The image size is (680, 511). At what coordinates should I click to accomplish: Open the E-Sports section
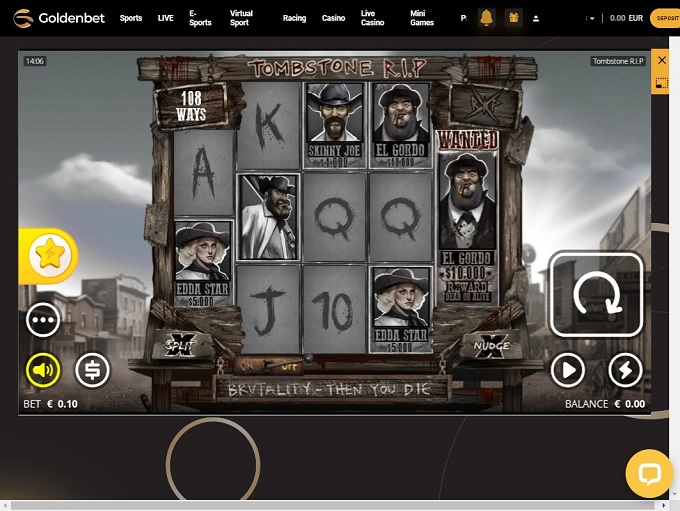pyautogui.click(x=201, y=18)
